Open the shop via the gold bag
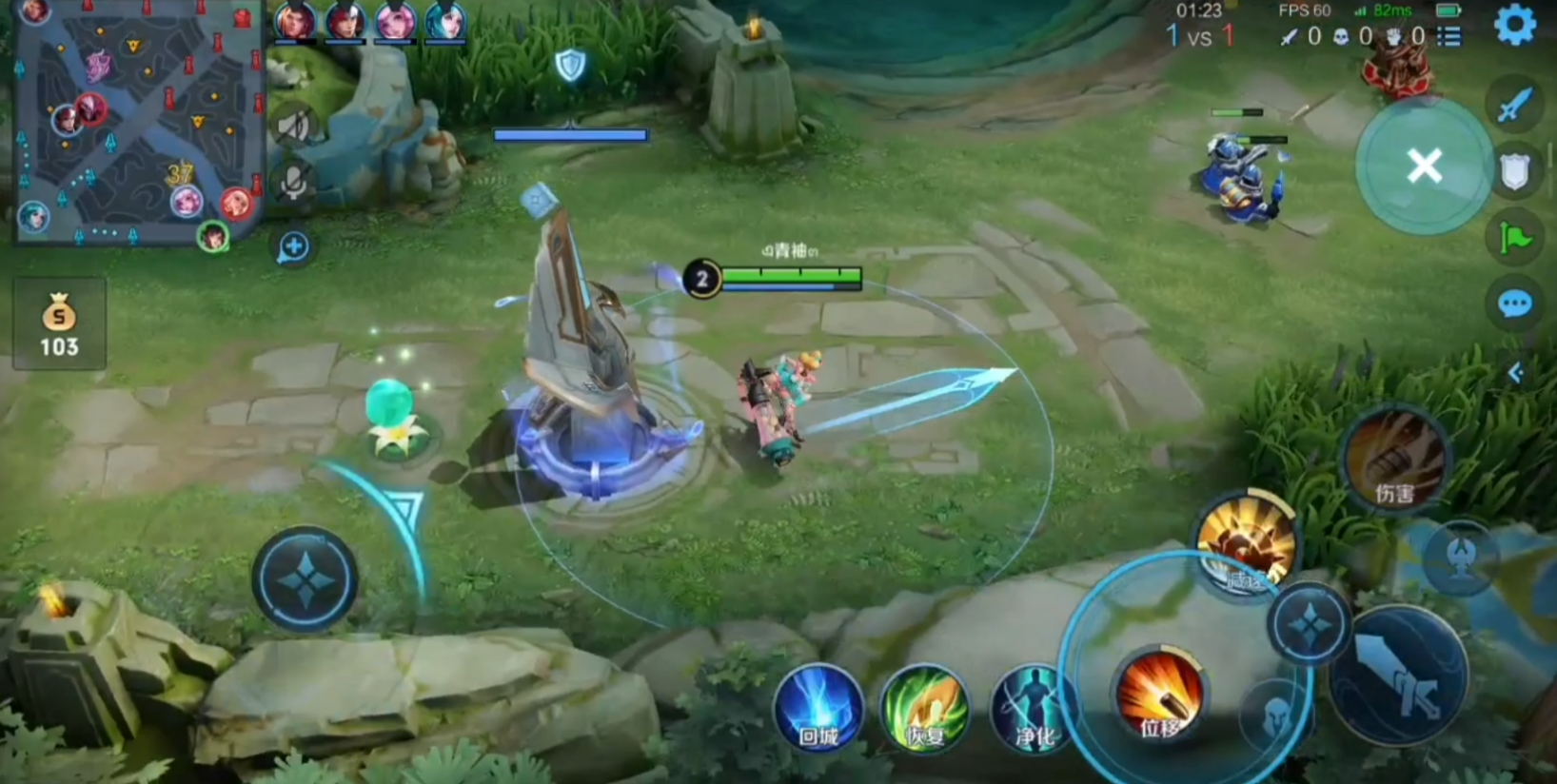1557x784 pixels. [59, 323]
